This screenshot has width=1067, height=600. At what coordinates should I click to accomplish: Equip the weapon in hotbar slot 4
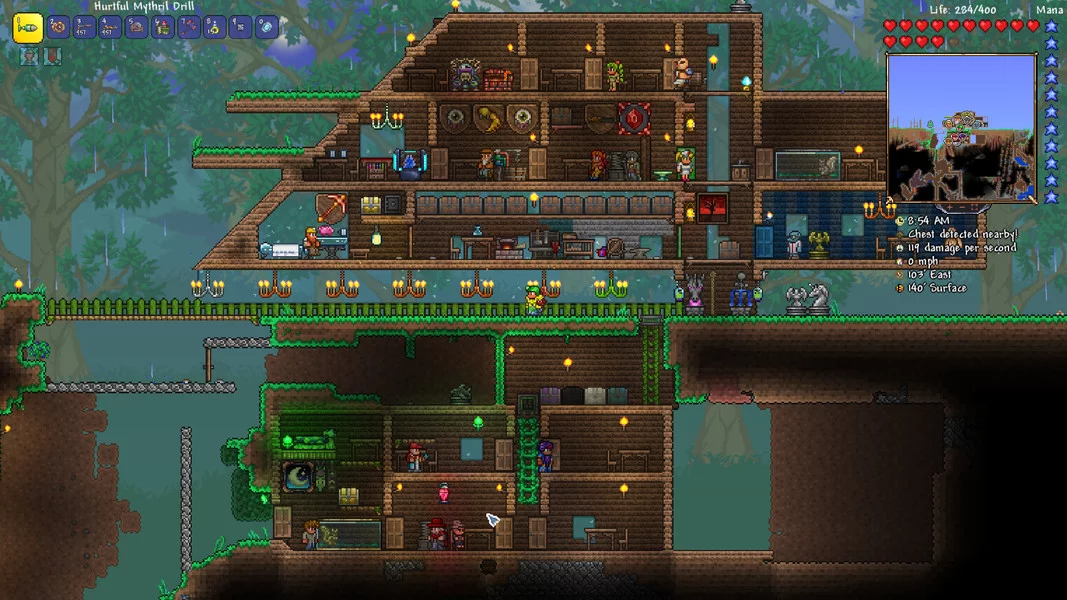110,27
